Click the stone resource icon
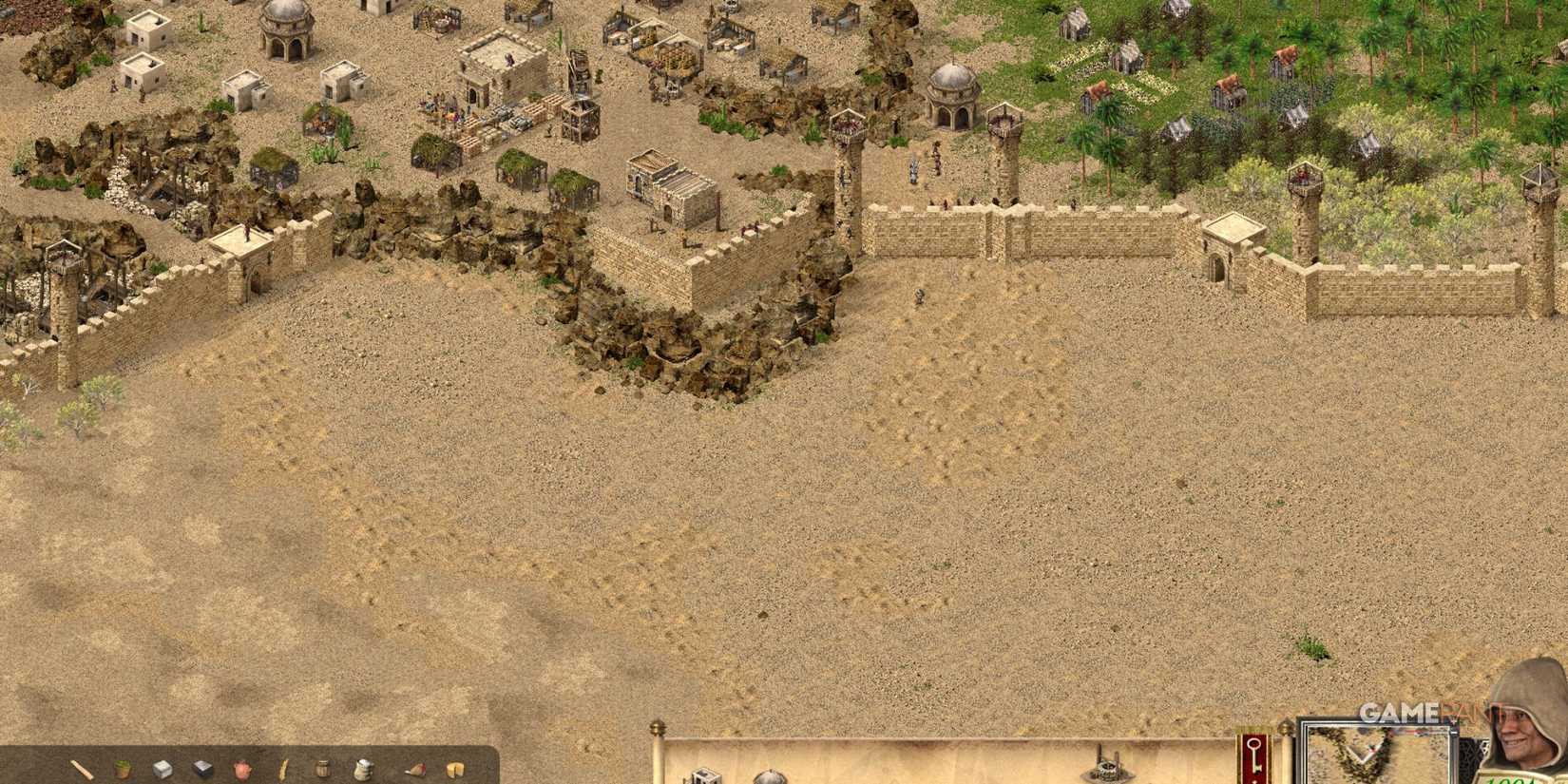Screen dimensions: 1568x784 pyautogui.click(x=162, y=768)
